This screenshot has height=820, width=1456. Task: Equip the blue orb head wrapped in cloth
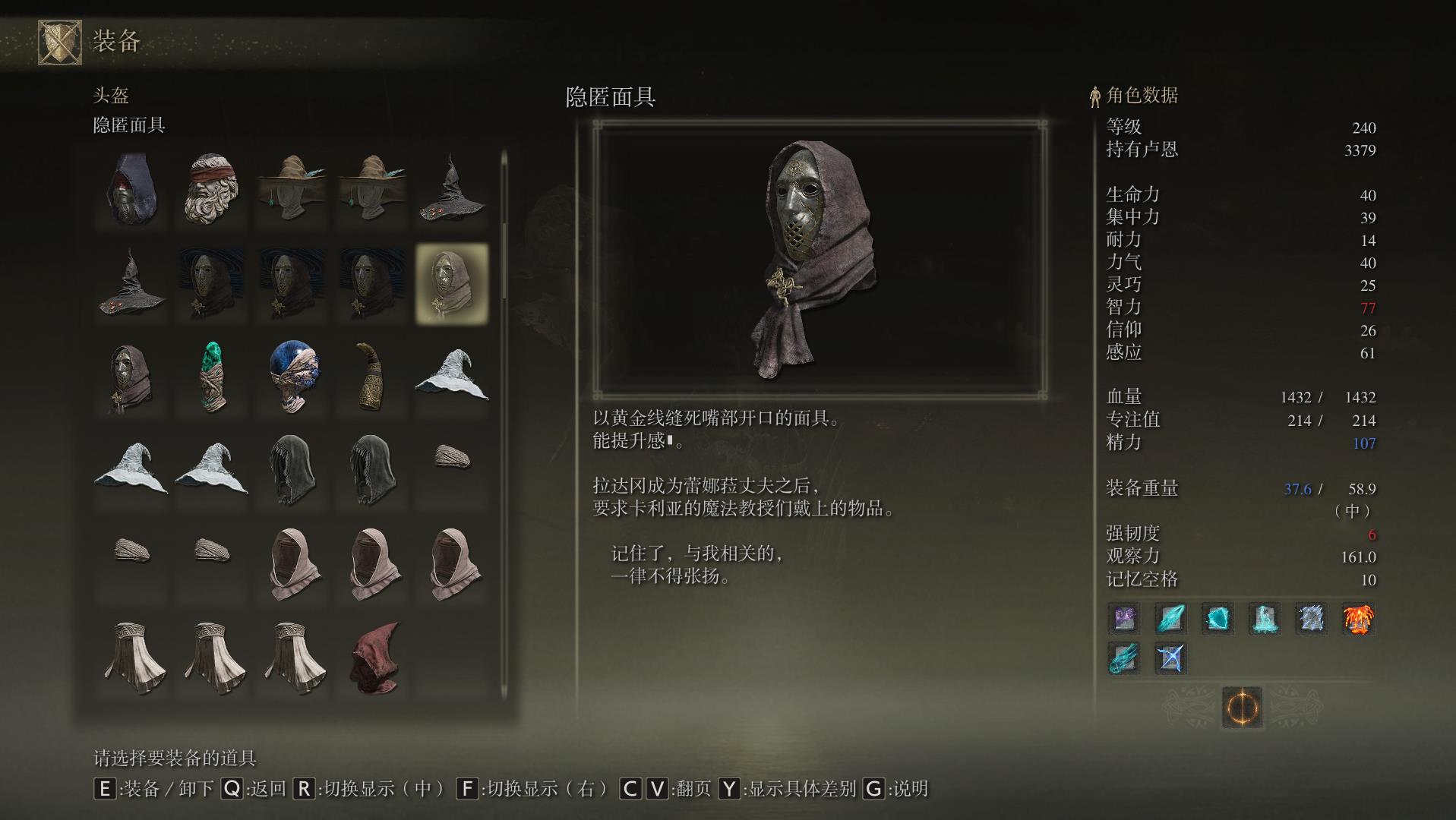[293, 377]
